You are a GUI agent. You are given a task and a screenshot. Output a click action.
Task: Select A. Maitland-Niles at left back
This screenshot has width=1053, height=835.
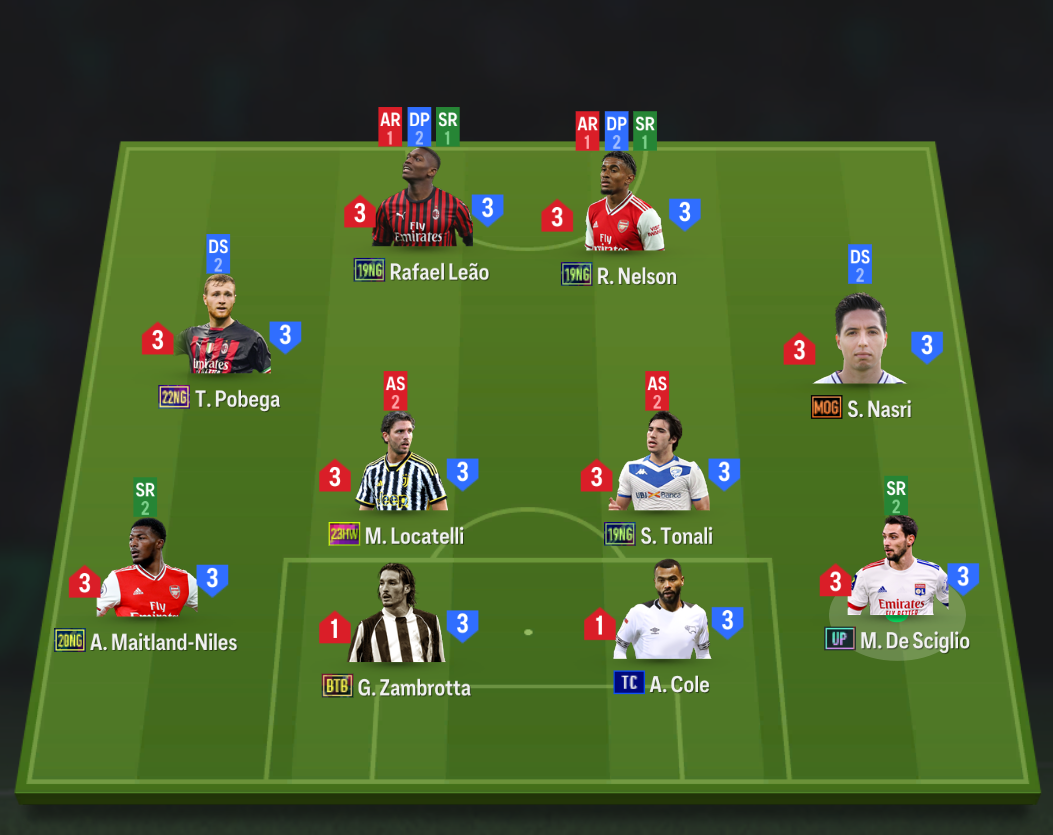point(147,573)
